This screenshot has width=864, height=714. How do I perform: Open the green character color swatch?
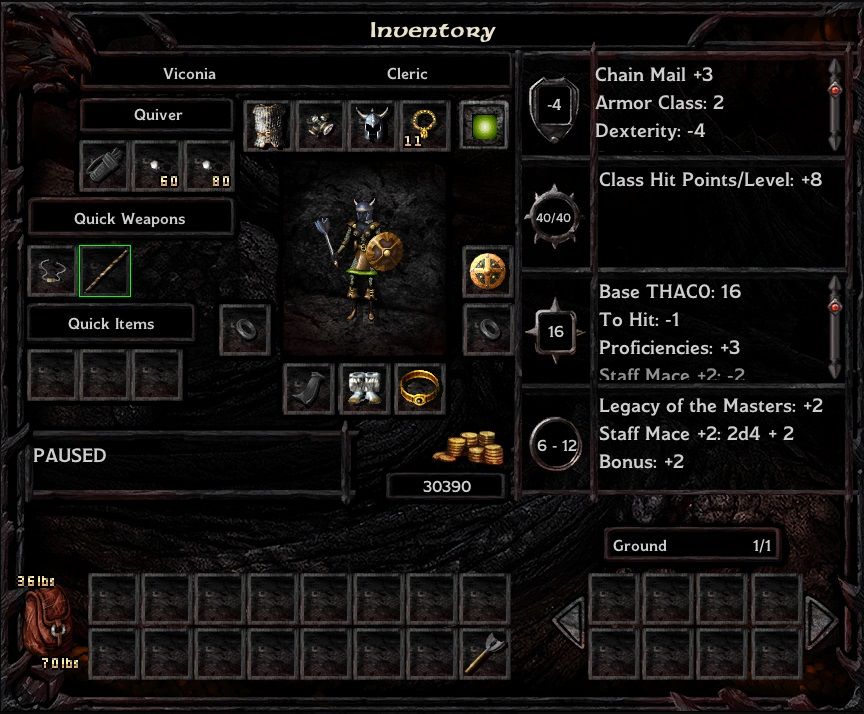tap(485, 126)
